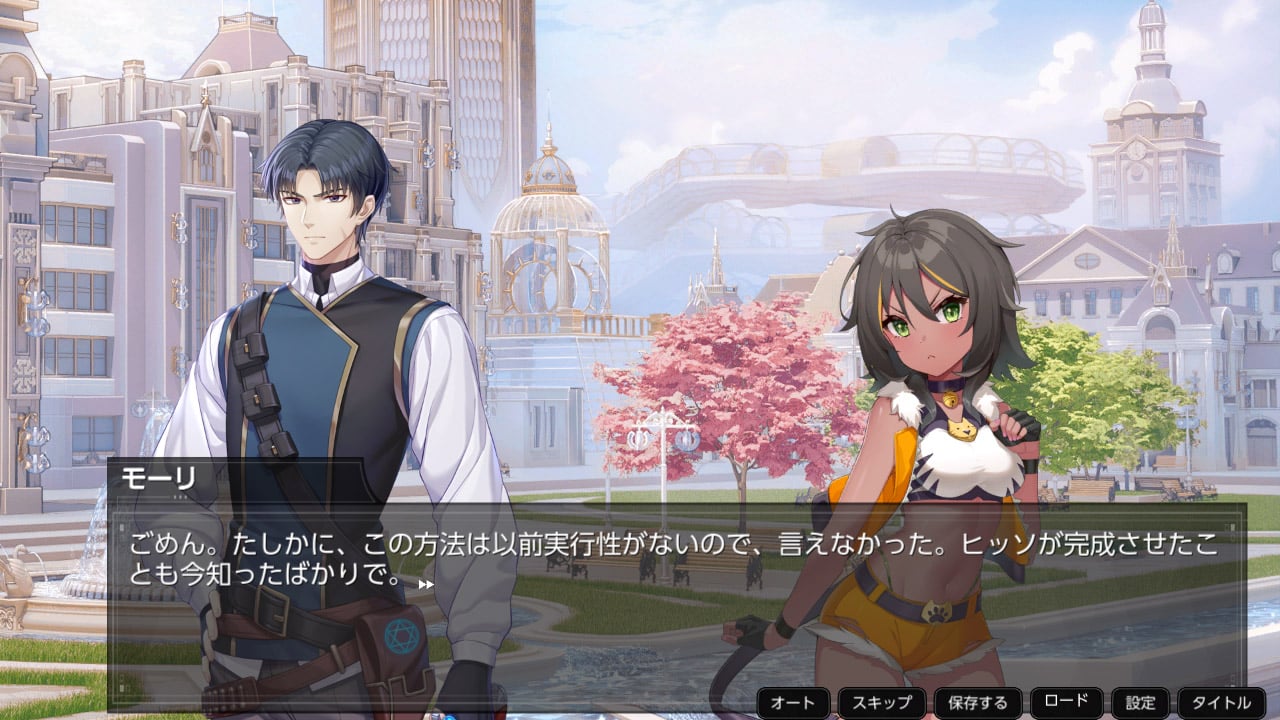The height and width of the screenshot is (720, 1280).
Task: Advance dialogue using the arrow indicator
Action: [426, 584]
